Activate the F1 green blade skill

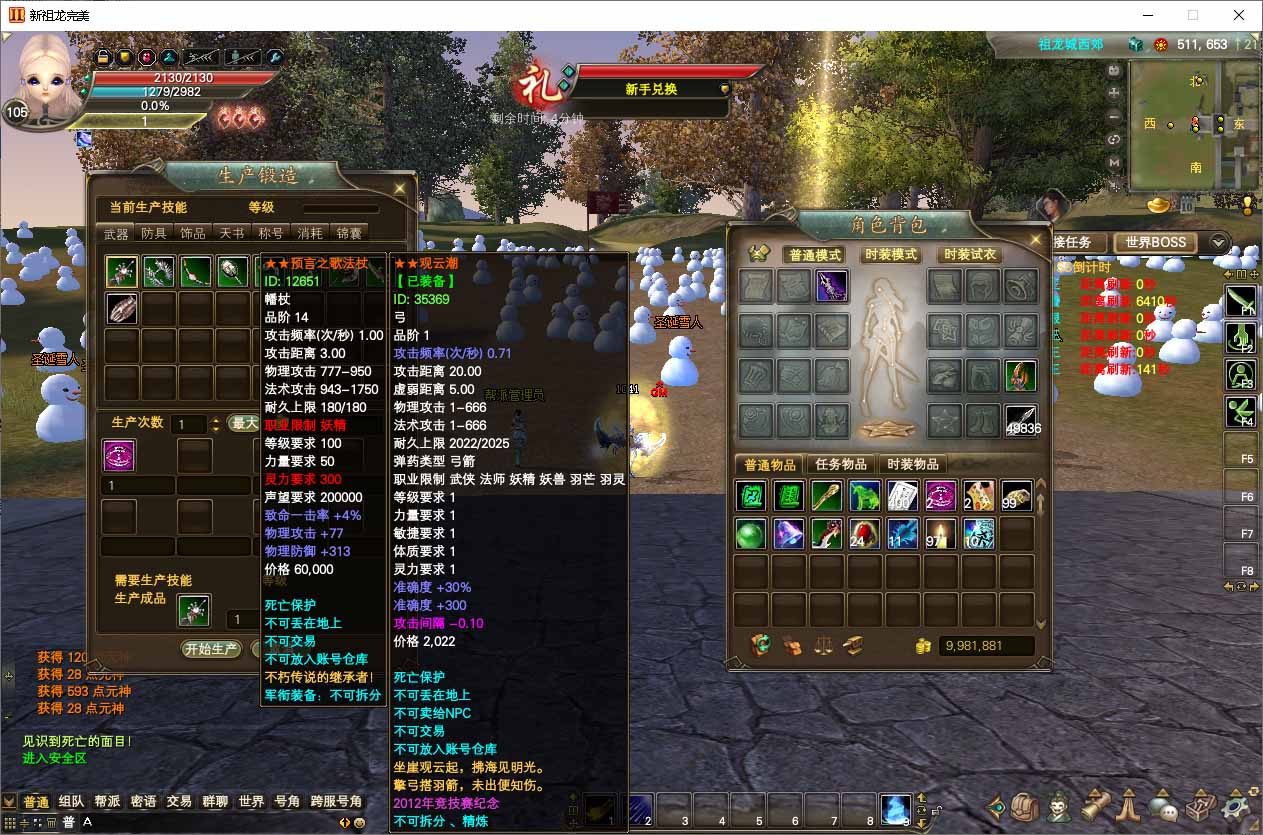(x=1241, y=301)
